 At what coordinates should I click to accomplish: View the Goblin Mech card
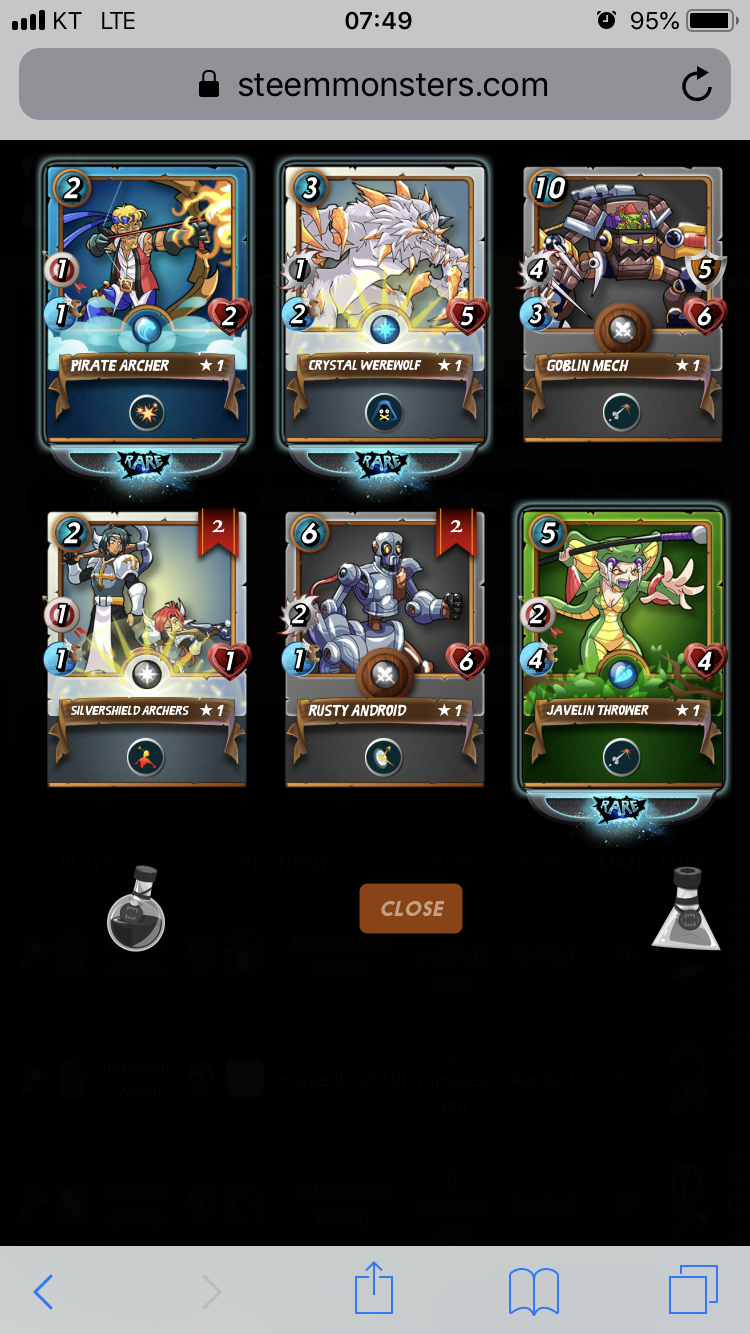coord(622,305)
